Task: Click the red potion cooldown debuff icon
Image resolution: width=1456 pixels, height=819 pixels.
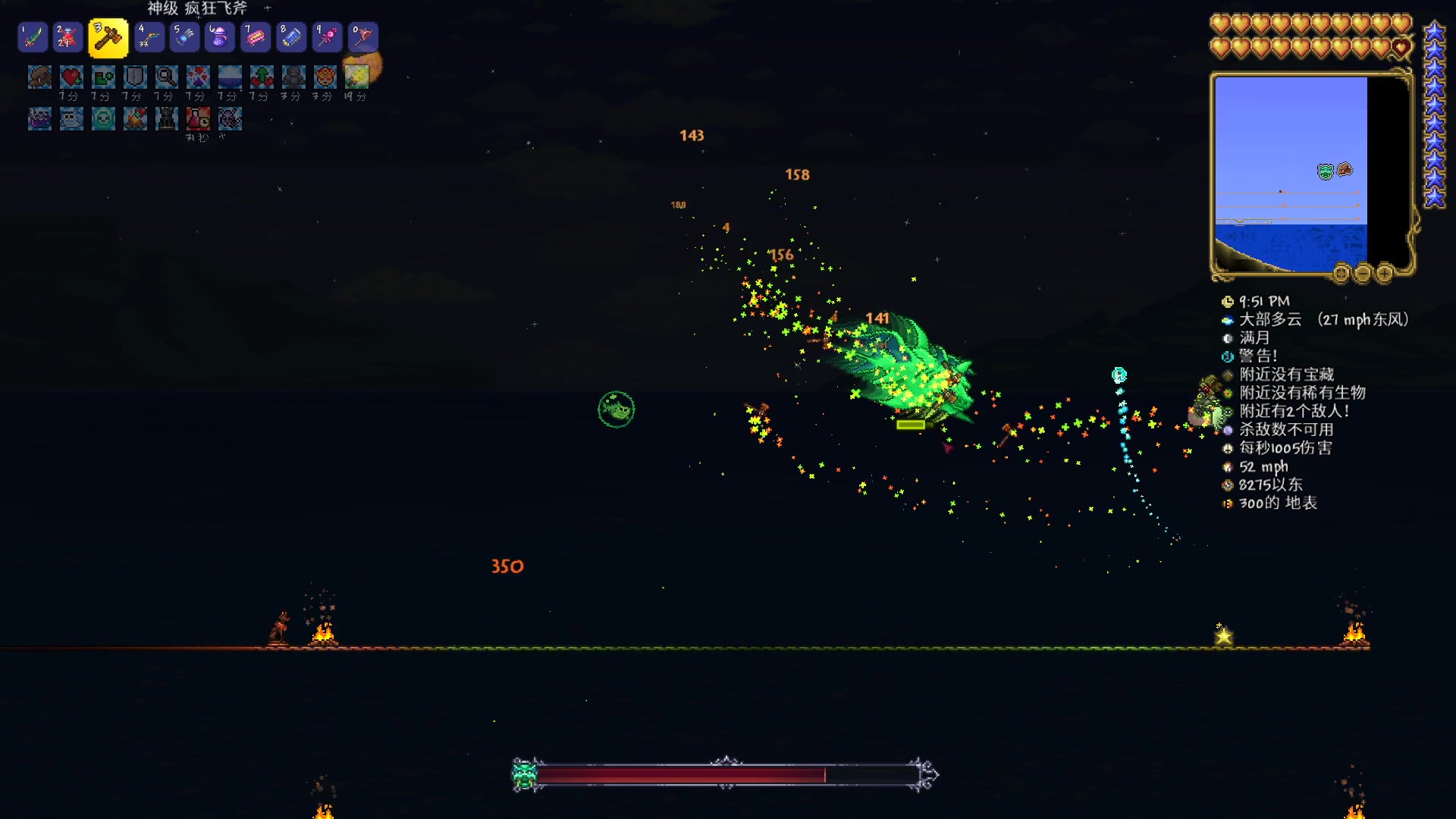Action: [x=198, y=118]
